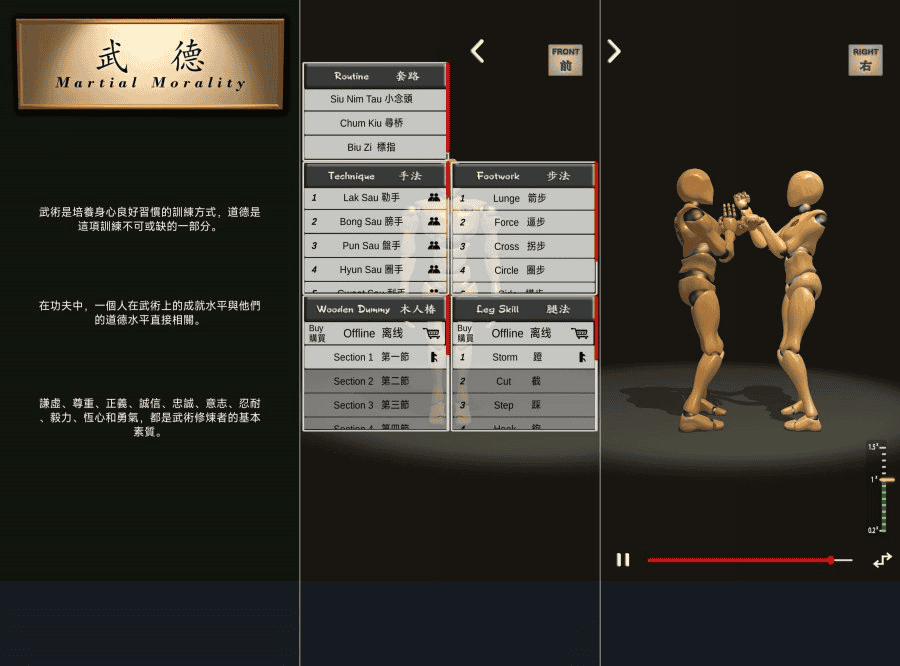
Task: Choose the Chum Kiu routine
Action: pyautogui.click(x=375, y=123)
